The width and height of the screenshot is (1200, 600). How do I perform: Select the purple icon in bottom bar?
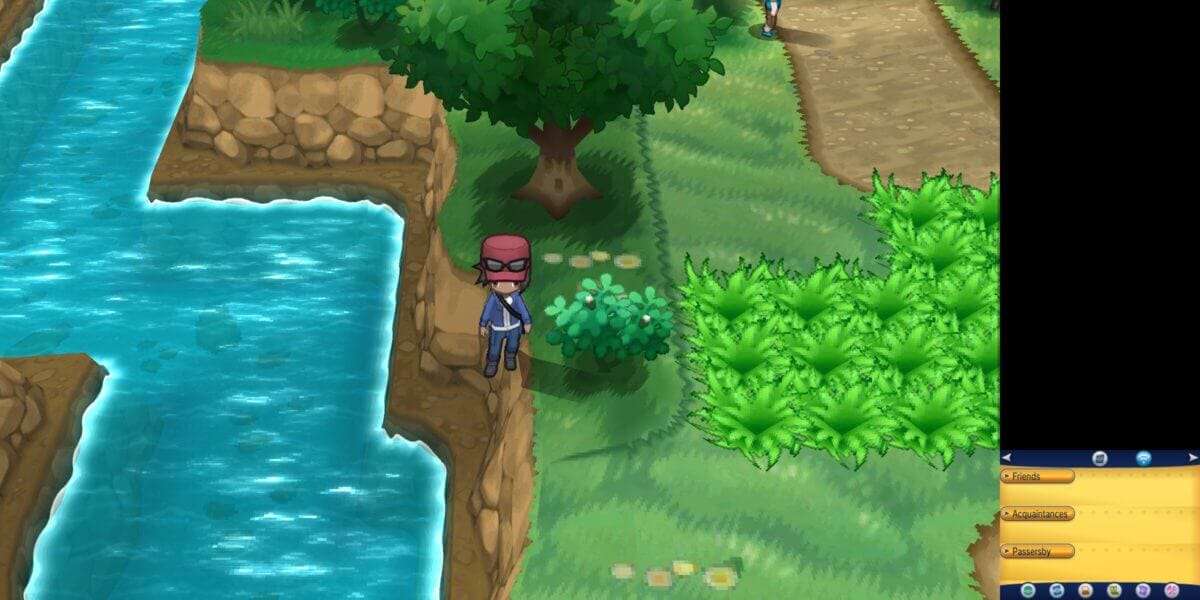click(x=1143, y=591)
